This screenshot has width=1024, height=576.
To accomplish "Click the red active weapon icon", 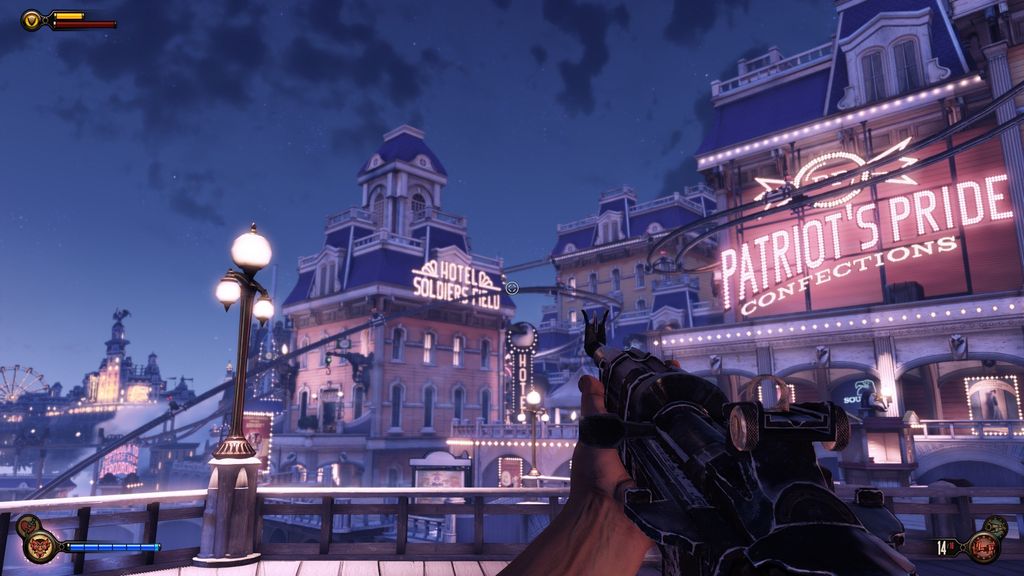I will pos(983,547).
